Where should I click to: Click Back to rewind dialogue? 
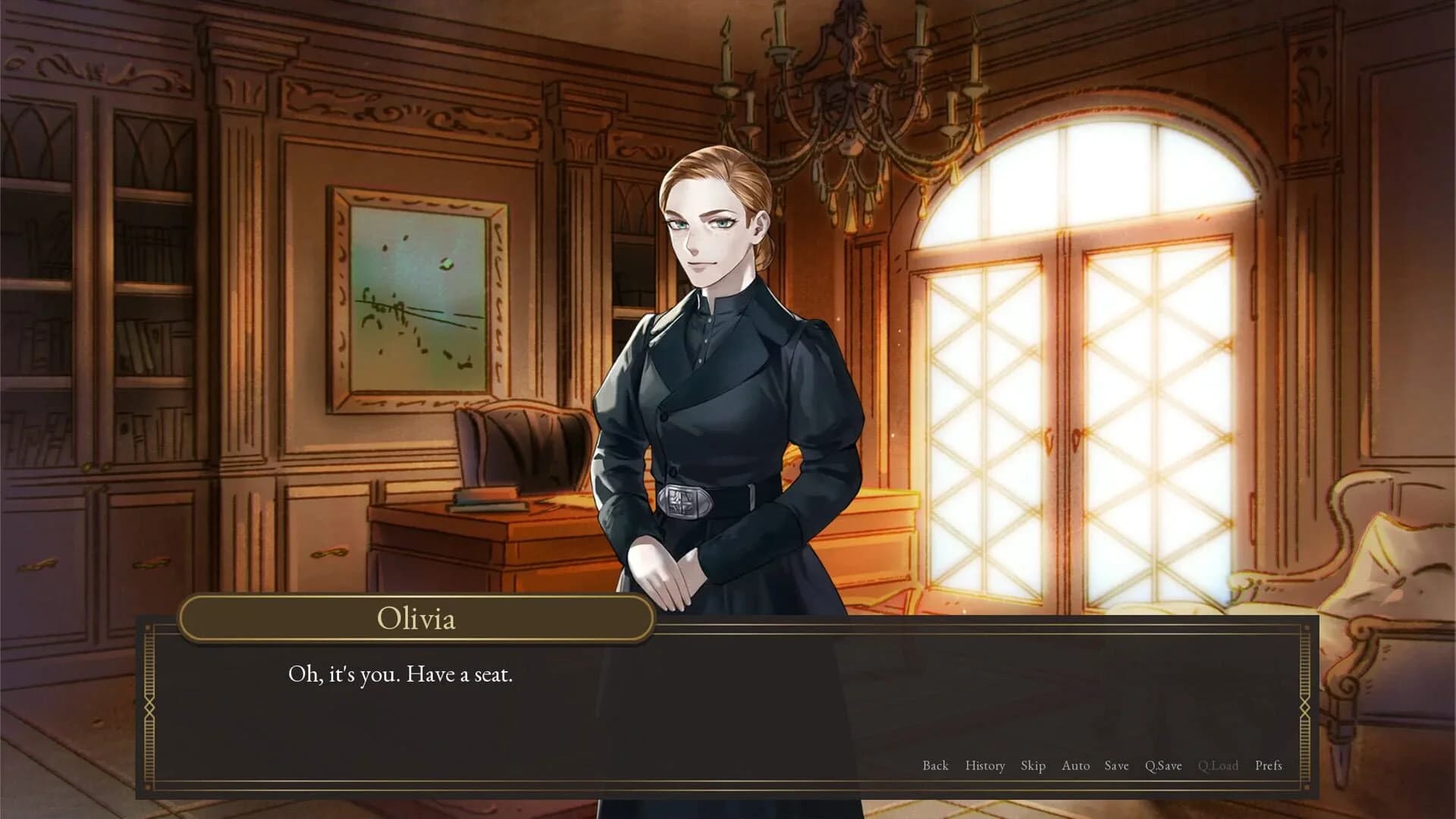point(936,766)
